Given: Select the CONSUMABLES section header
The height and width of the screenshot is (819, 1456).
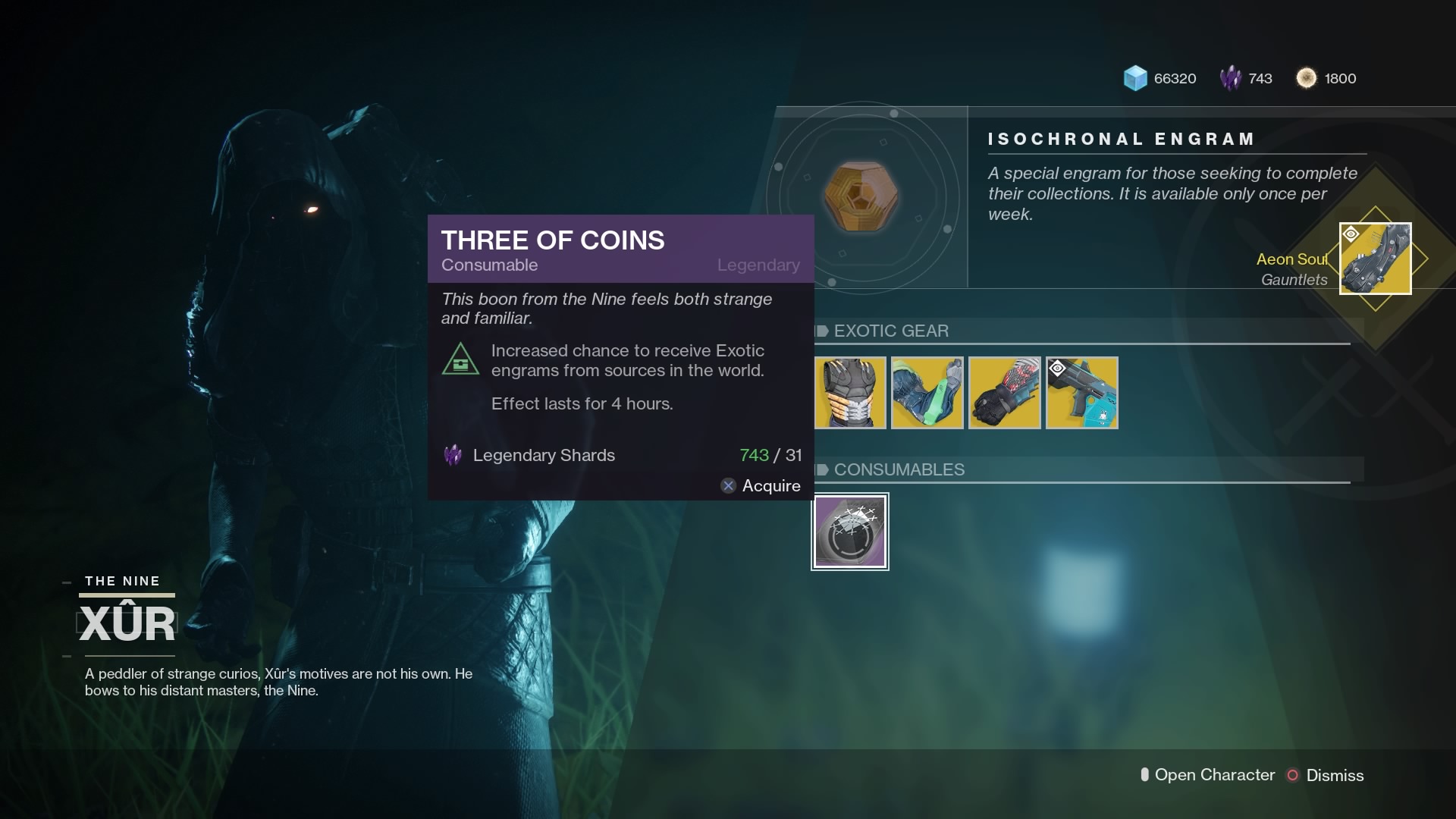Looking at the screenshot, I should pos(899,470).
